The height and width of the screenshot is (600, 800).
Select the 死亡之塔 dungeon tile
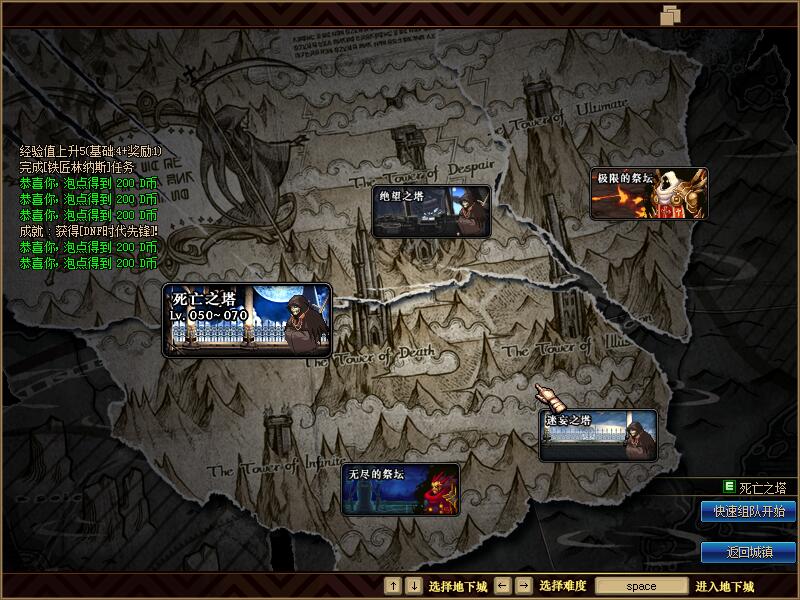coord(247,320)
